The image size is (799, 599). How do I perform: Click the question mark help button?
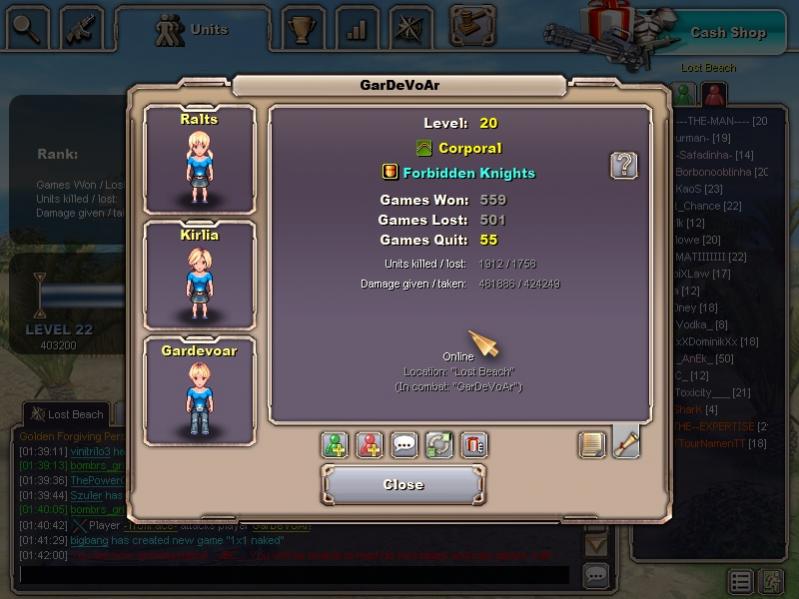624,165
